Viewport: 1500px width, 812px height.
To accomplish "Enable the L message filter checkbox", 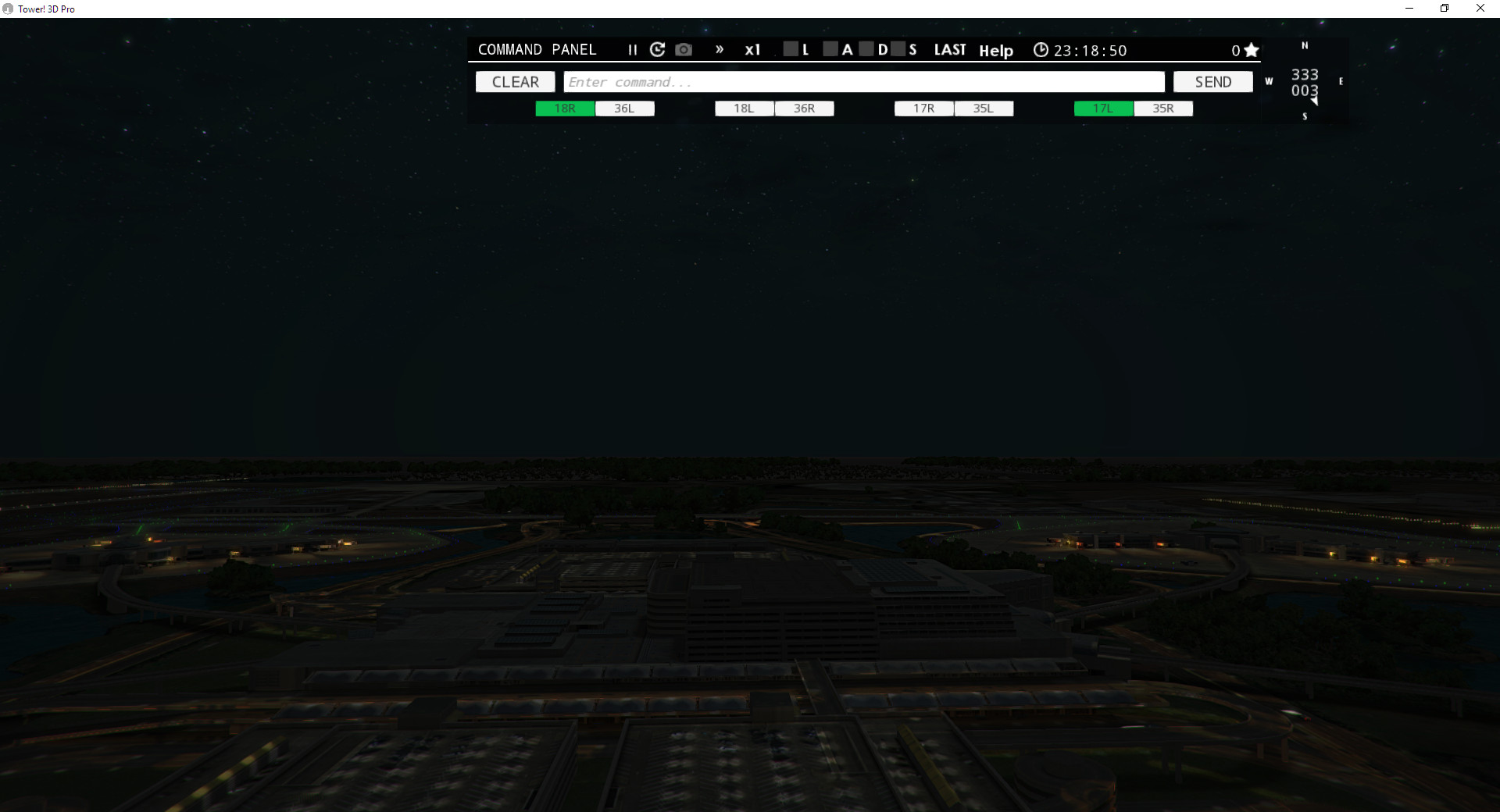I will (791, 48).
